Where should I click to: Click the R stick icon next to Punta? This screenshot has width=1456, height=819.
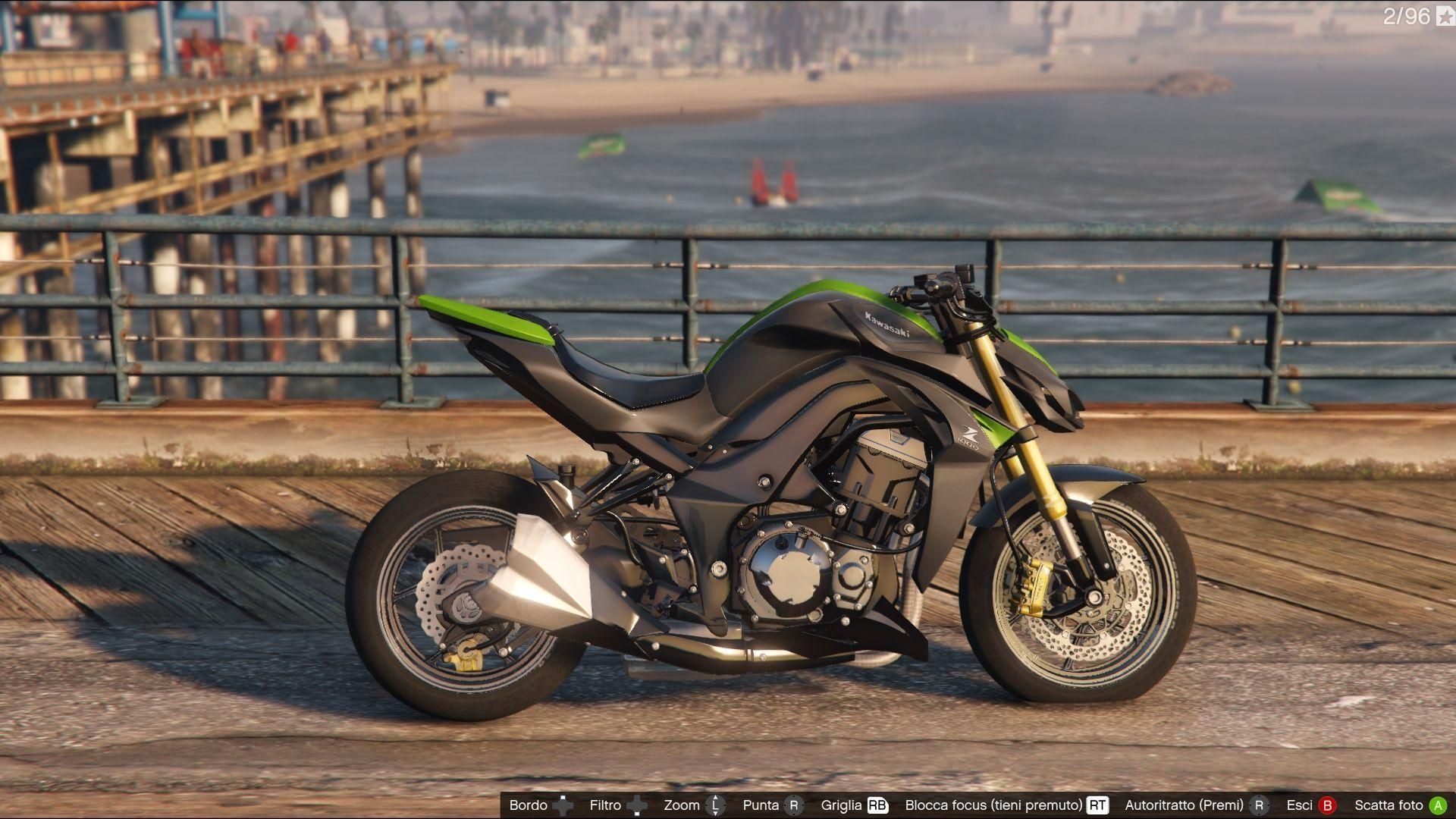point(792,805)
